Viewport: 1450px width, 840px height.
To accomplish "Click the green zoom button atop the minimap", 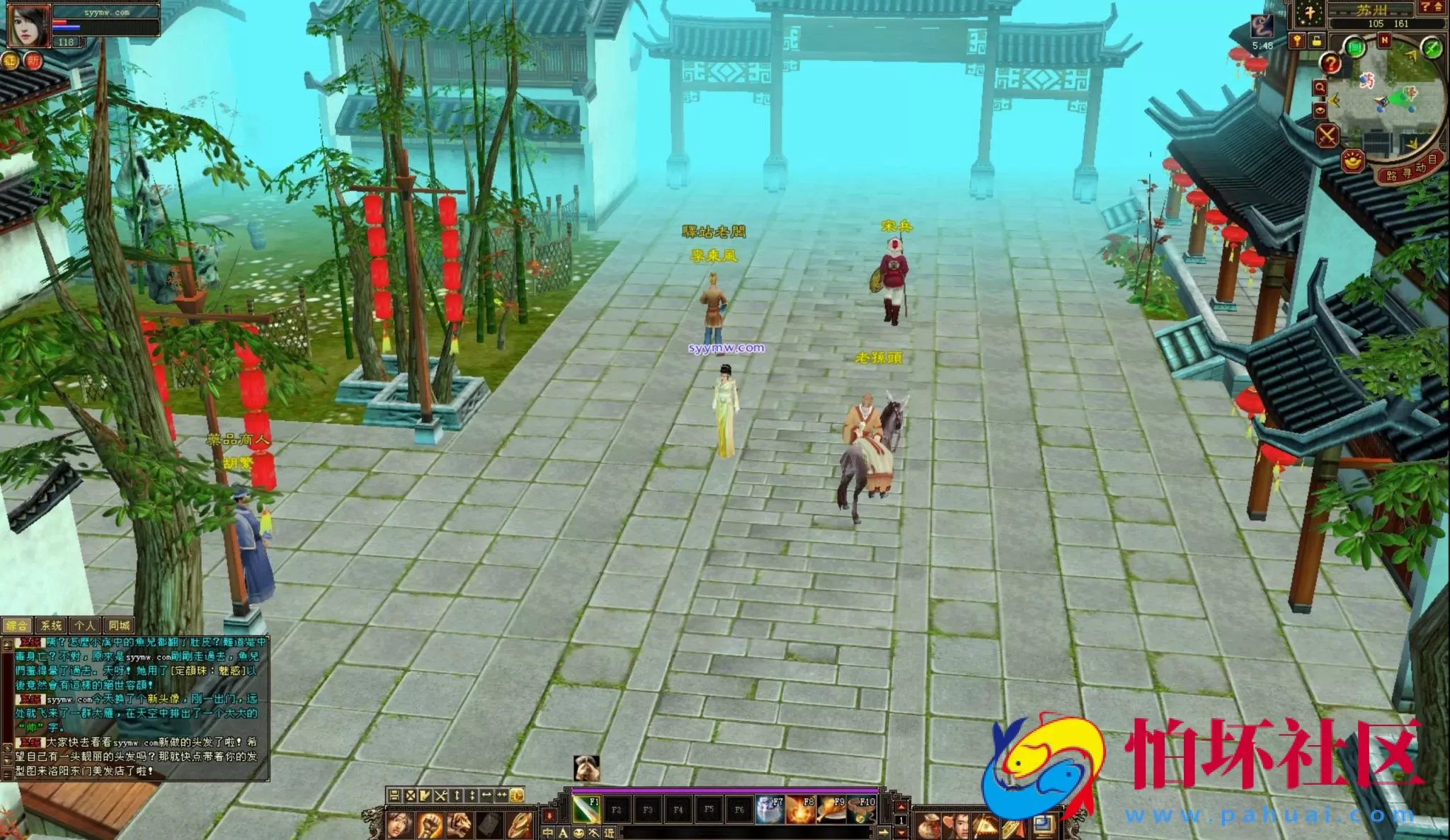I will [x=1354, y=47].
